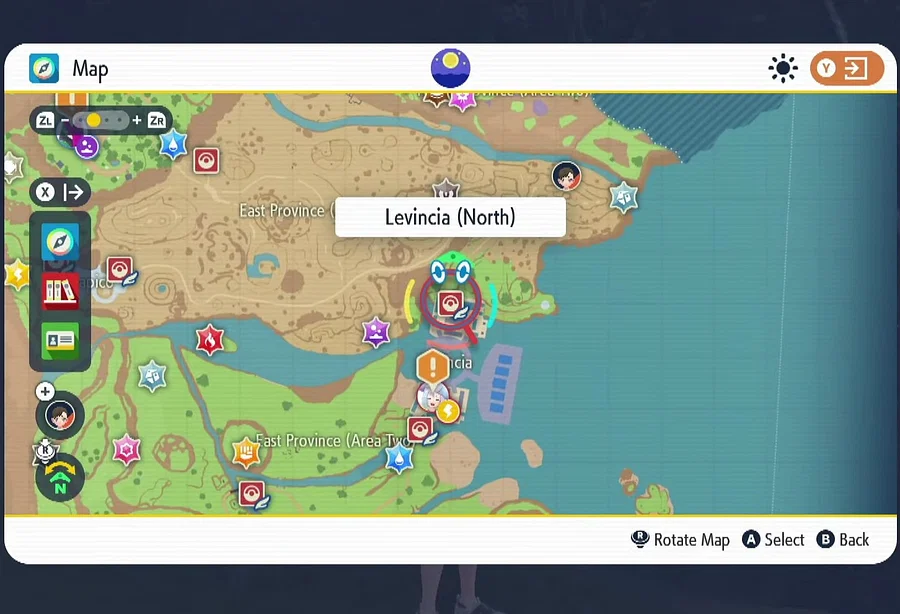This screenshot has height=614, width=900.
Task: Click the player portrait button in sidebar
Action: point(60,414)
